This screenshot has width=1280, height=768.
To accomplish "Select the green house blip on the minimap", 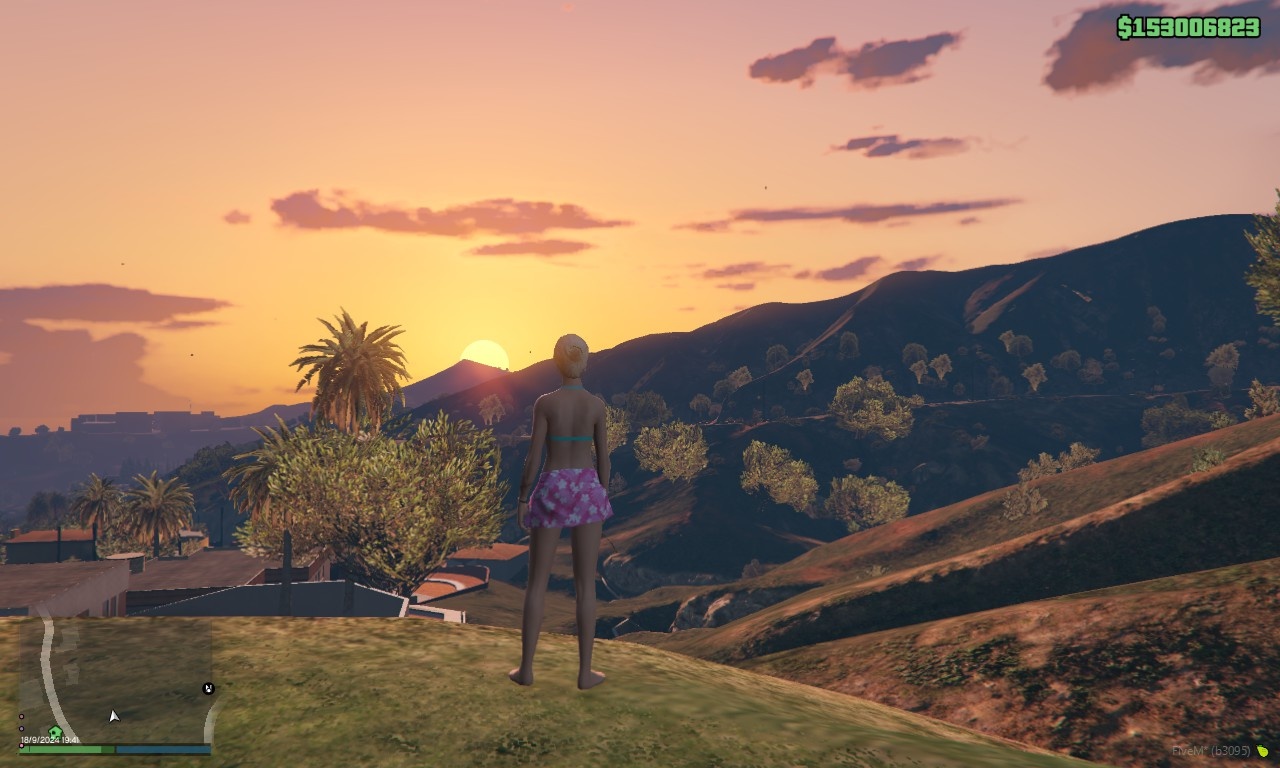I will pyautogui.click(x=54, y=731).
